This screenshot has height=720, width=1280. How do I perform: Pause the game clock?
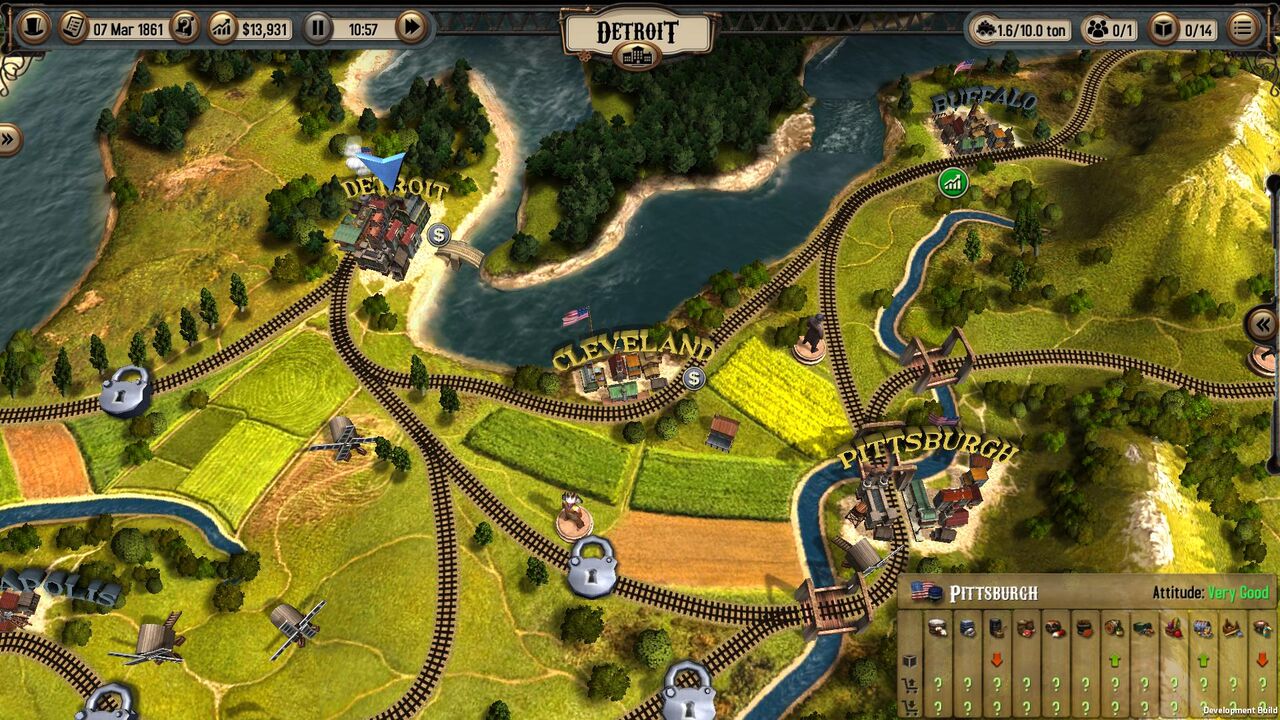click(317, 27)
